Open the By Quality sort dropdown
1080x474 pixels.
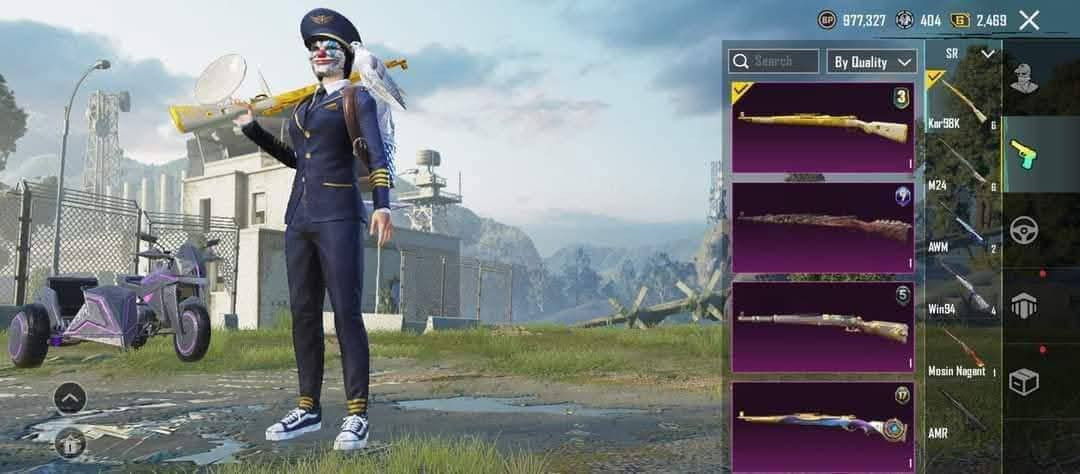(x=873, y=62)
